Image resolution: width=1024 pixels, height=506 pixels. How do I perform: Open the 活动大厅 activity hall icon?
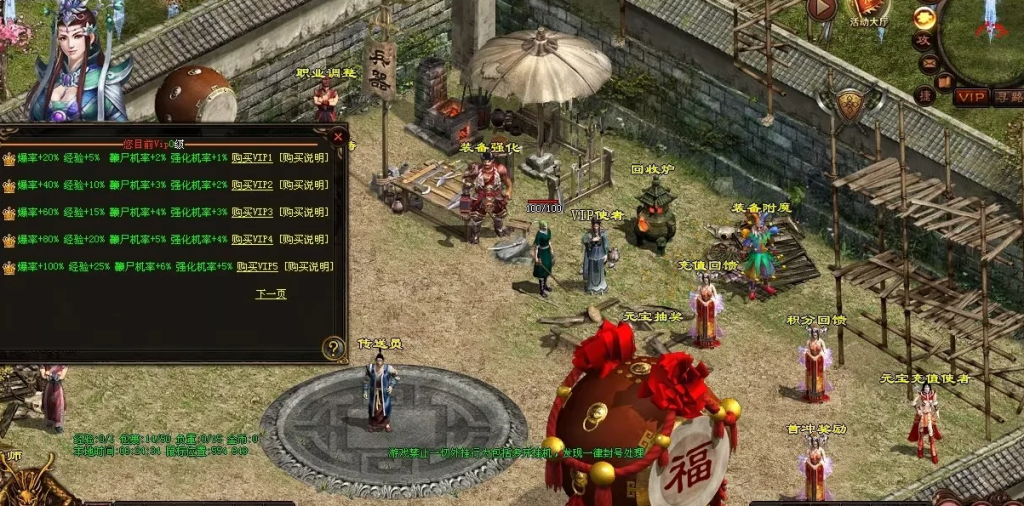(x=869, y=12)
